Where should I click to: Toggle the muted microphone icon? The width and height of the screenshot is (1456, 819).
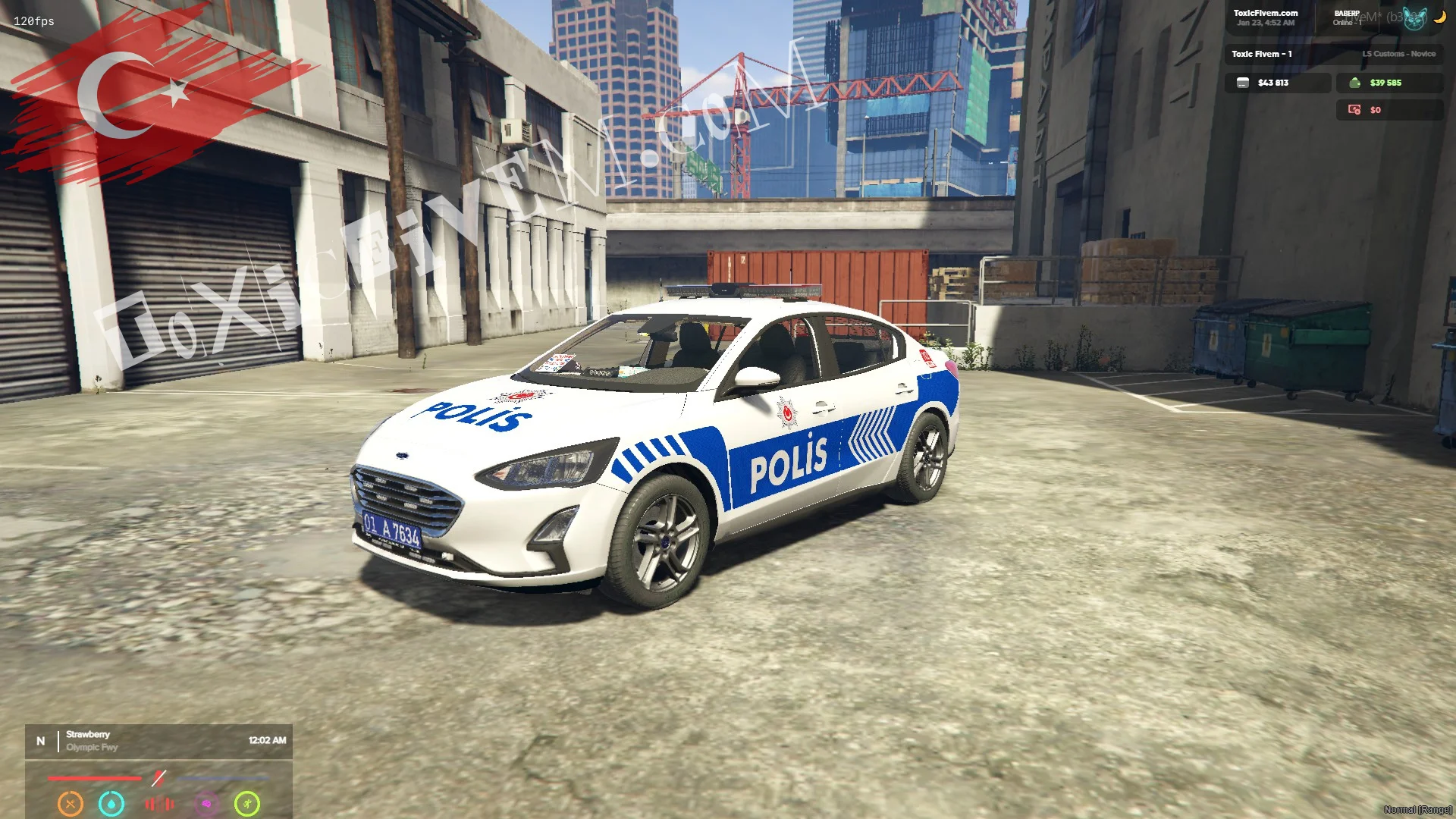pos(158,778)
